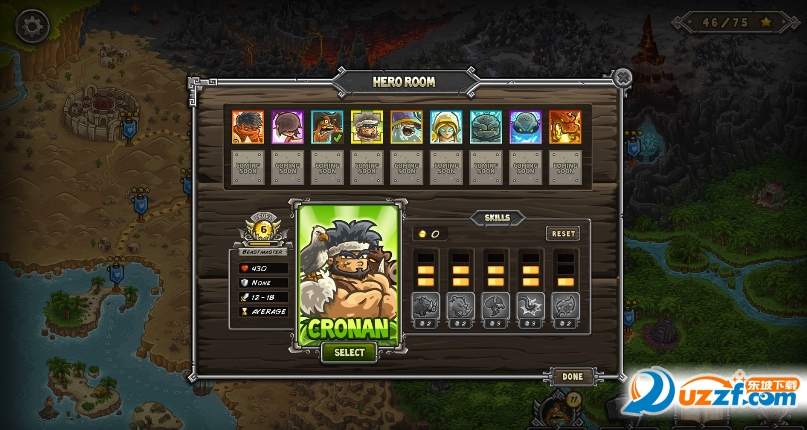Viewport: 807px width, 430px height.
Task: Select the orange dragon hero portrait
Action: coord(565,126)
